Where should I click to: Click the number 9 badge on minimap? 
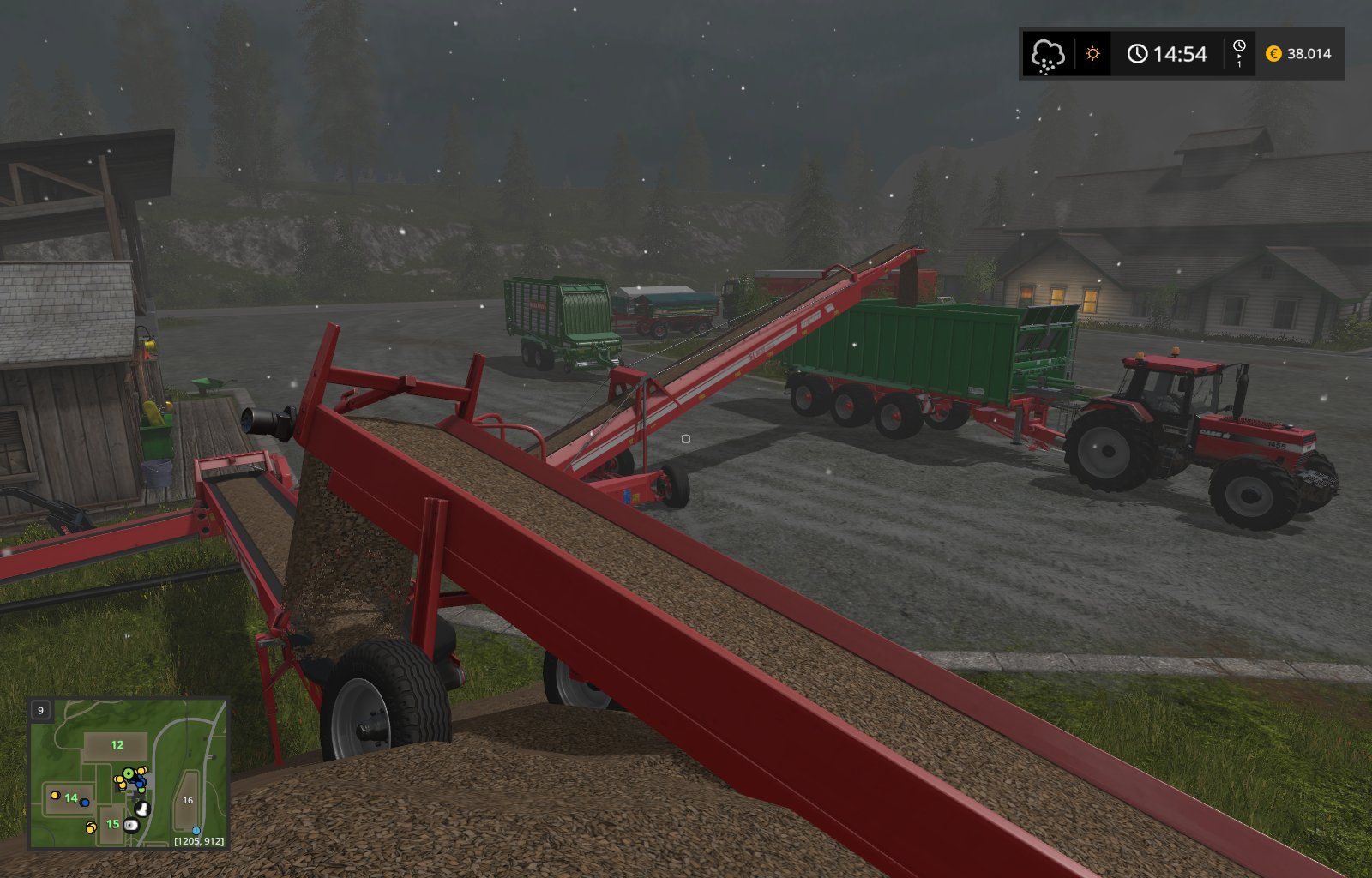[x=40, y=710]
